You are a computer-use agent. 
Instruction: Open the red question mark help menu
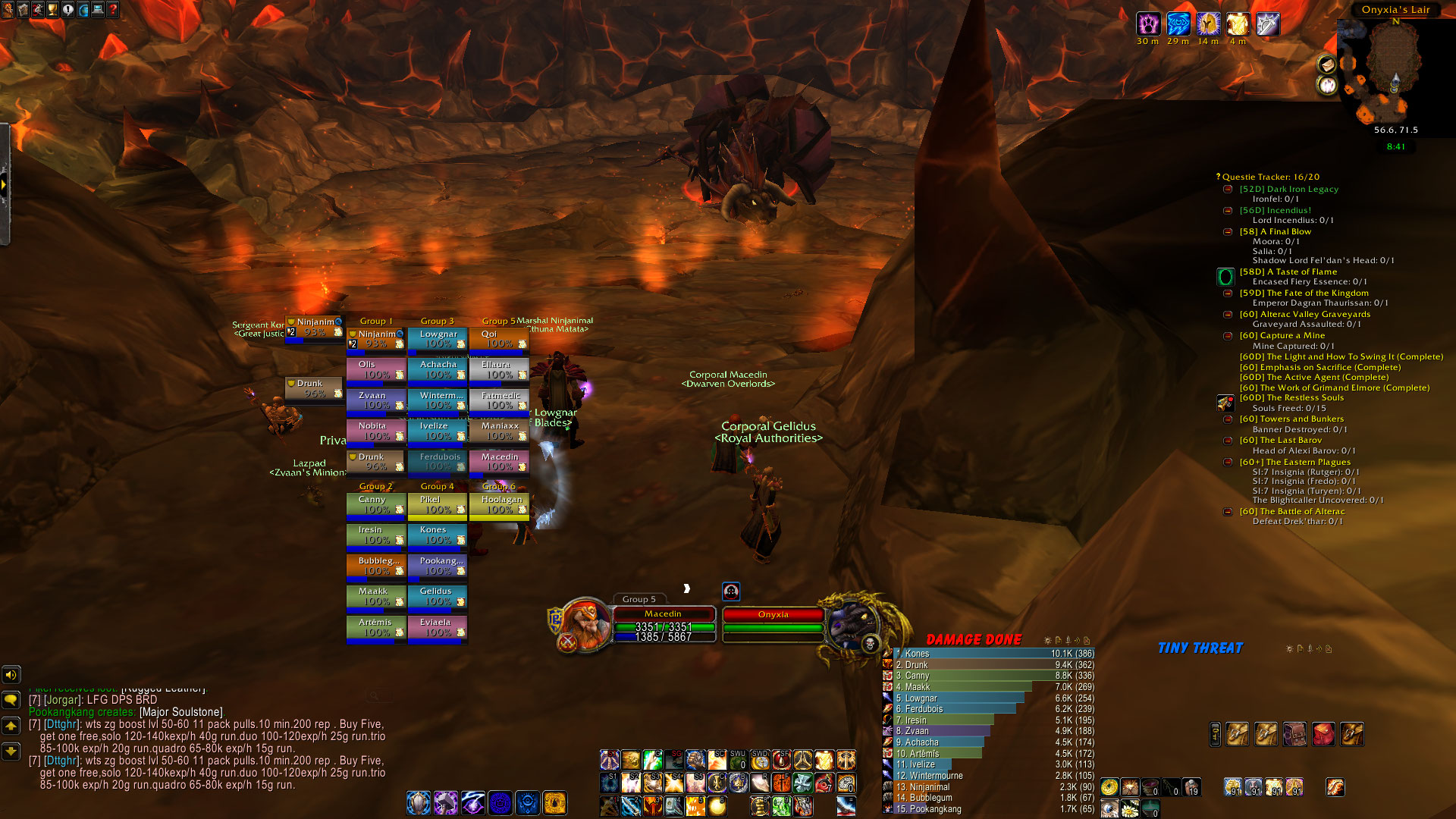pos(113,9)
